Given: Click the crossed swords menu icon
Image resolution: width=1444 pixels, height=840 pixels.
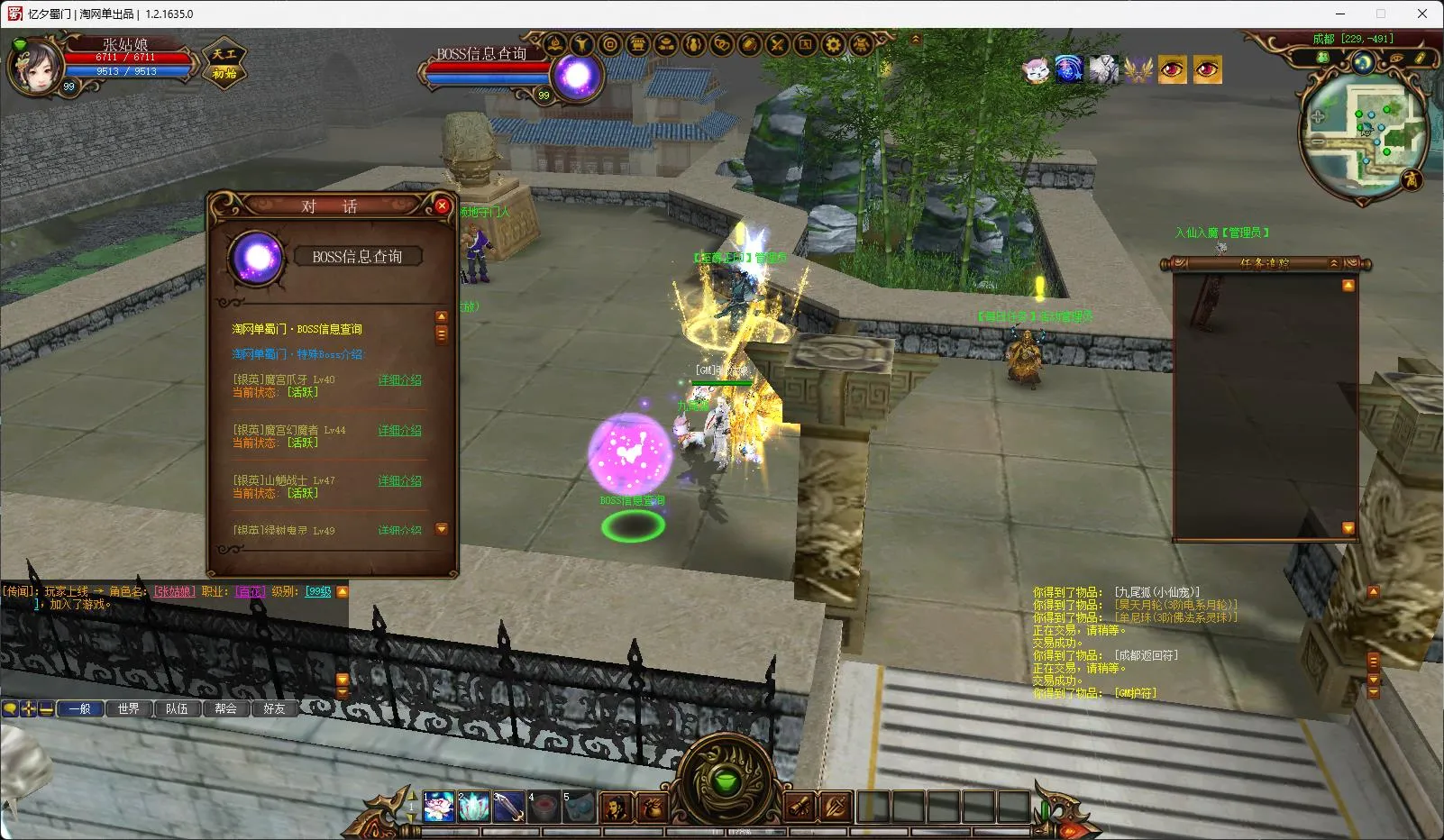Looking at the screenshot, I should pos(777,44).
